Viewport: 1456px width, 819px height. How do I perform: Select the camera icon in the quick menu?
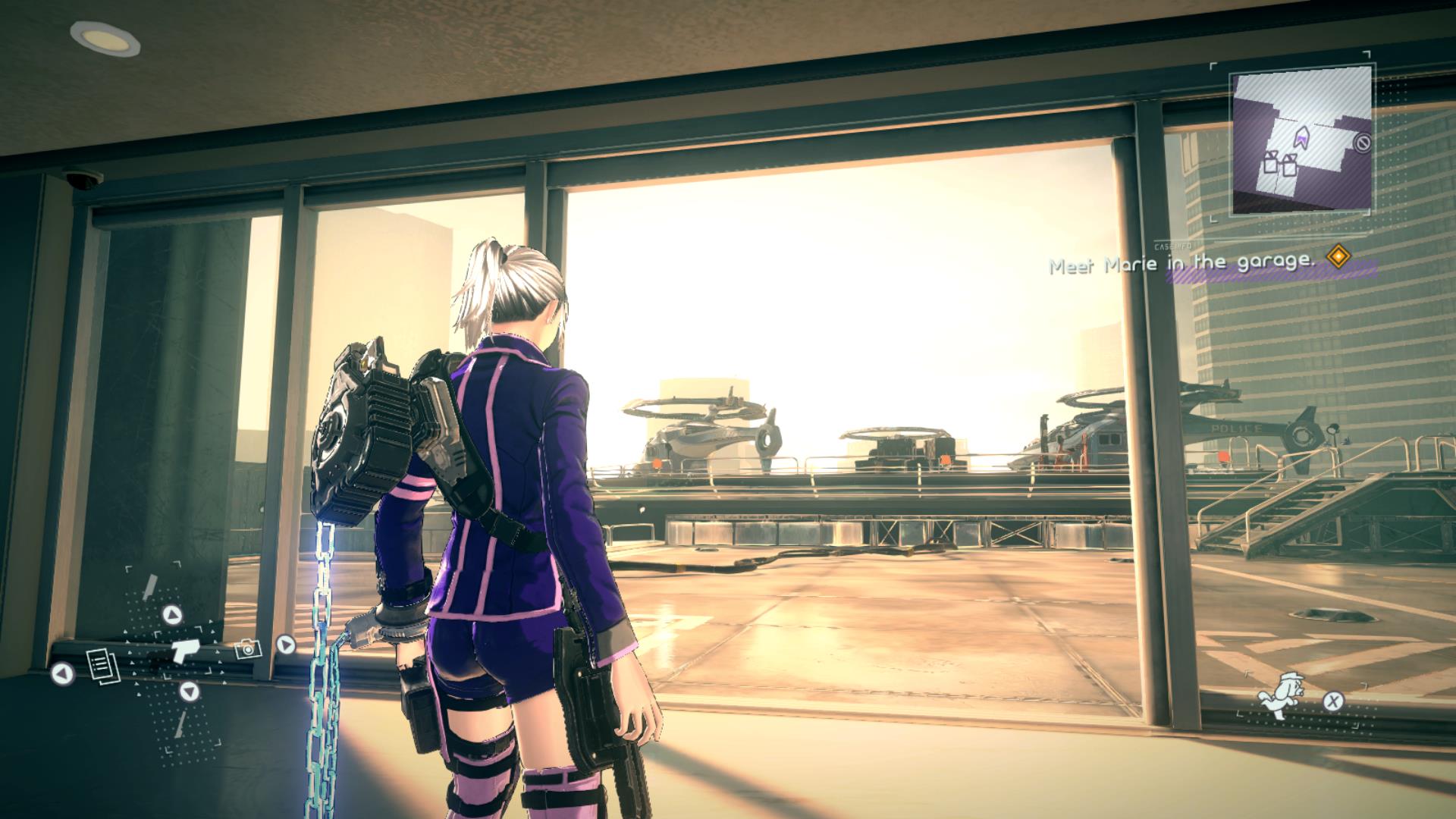(x=248, y=648)
